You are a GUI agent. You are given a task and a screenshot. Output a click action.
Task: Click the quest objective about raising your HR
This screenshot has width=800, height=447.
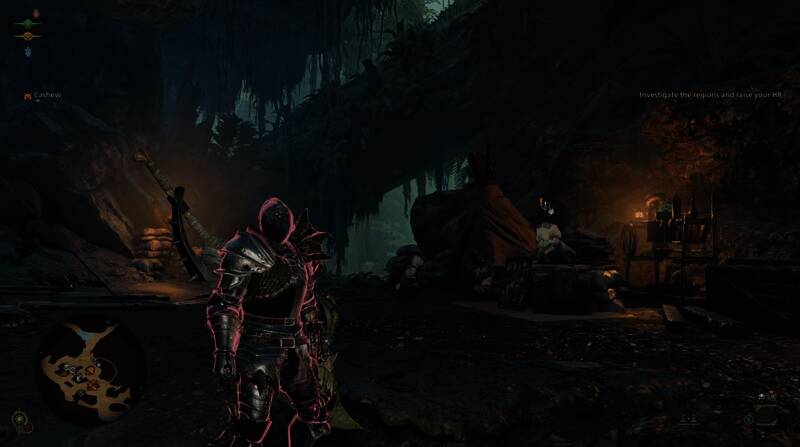click(714, 95)
